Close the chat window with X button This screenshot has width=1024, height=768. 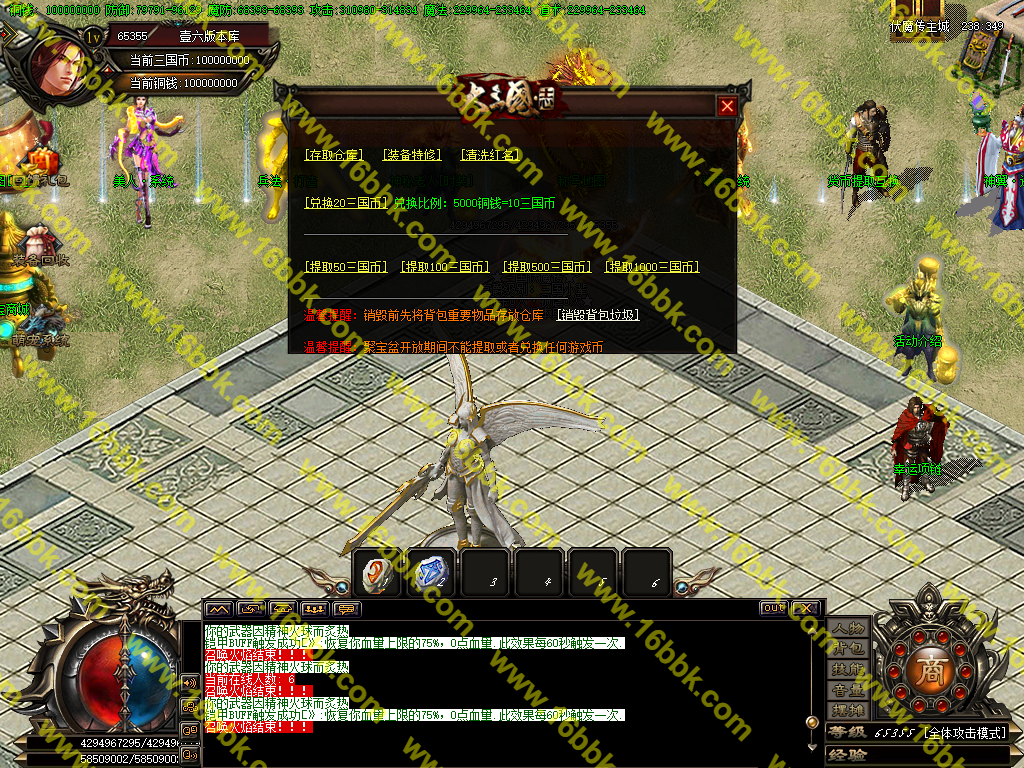click(x=805, y=608)
